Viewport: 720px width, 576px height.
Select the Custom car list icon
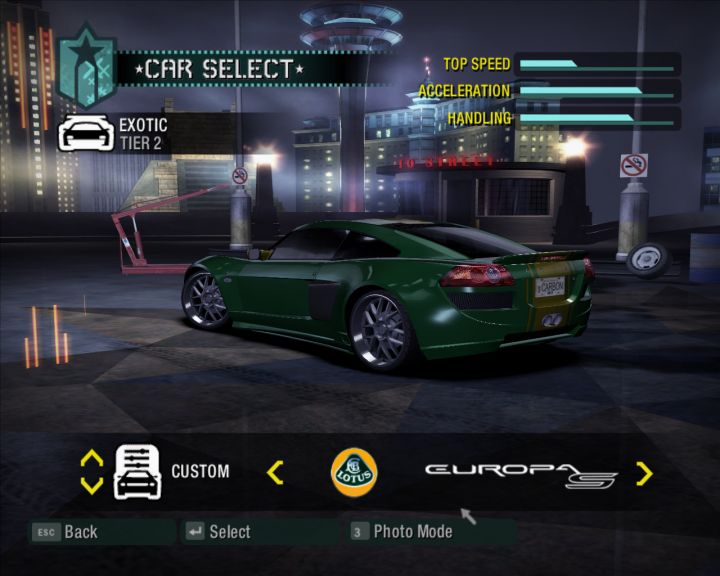click(x=138, y=472)
